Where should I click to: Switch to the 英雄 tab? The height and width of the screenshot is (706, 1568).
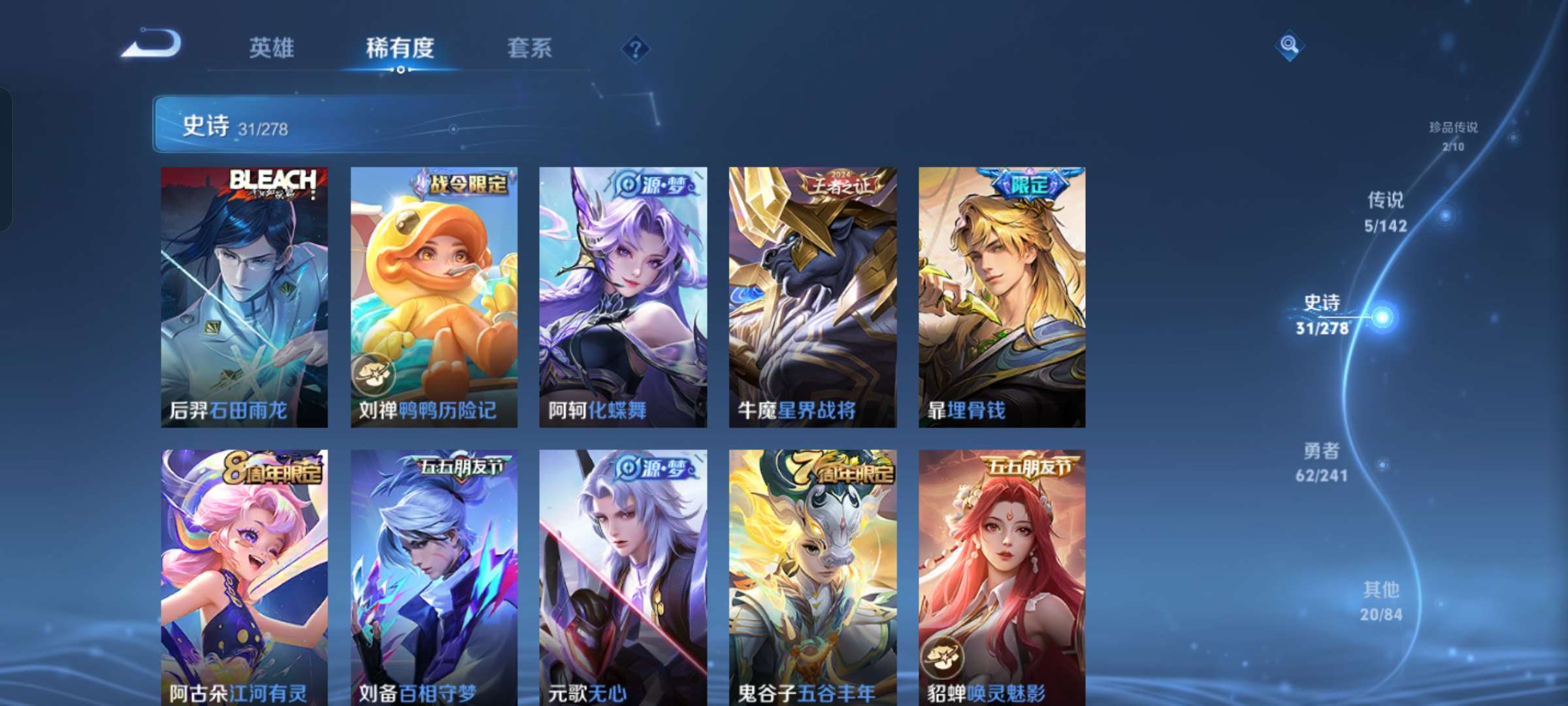tap(272, 48)
